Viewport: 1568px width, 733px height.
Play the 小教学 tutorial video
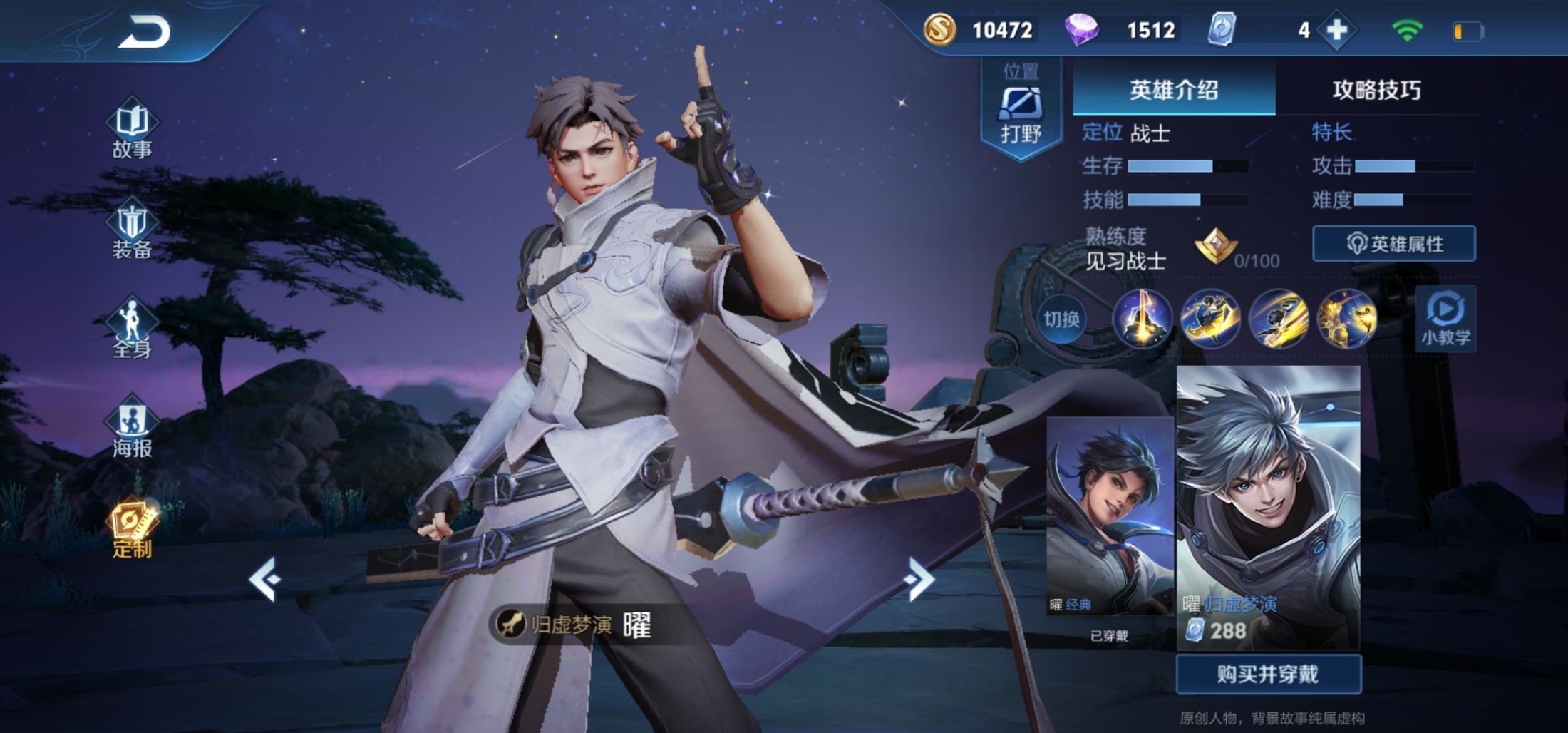tap(1445, 319)
